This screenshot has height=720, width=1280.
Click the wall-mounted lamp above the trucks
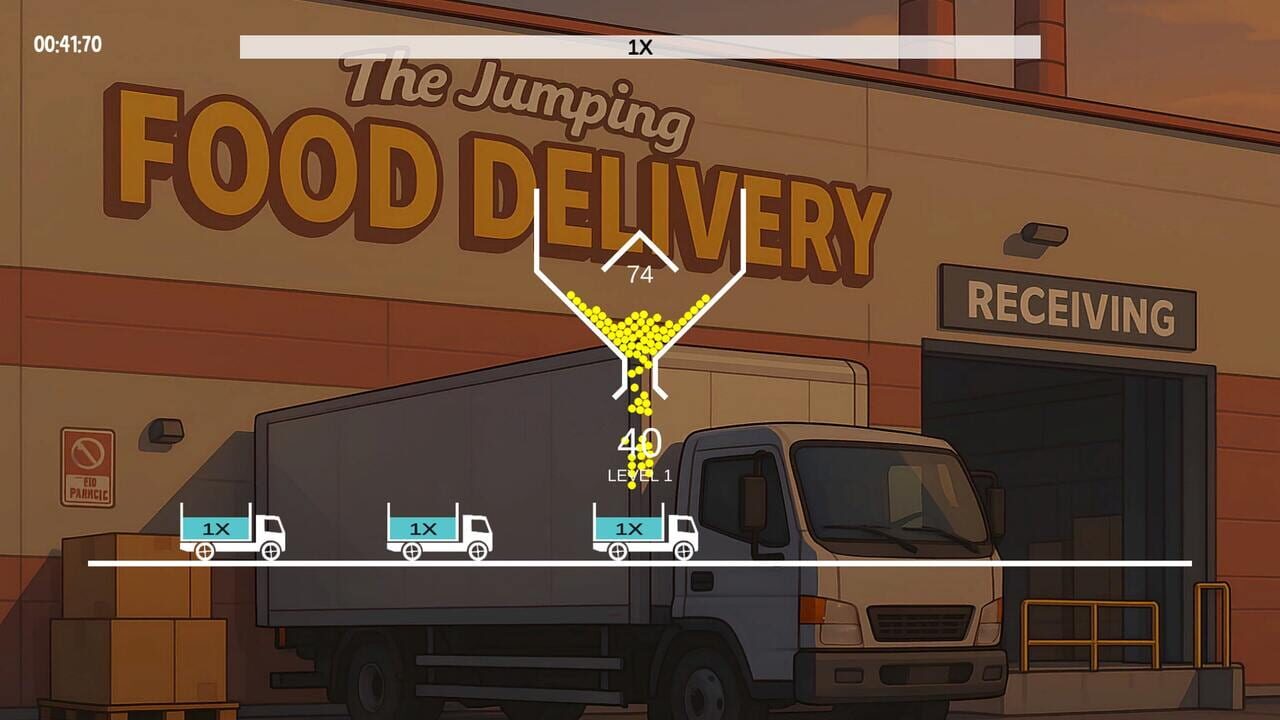tap(160, 434)
